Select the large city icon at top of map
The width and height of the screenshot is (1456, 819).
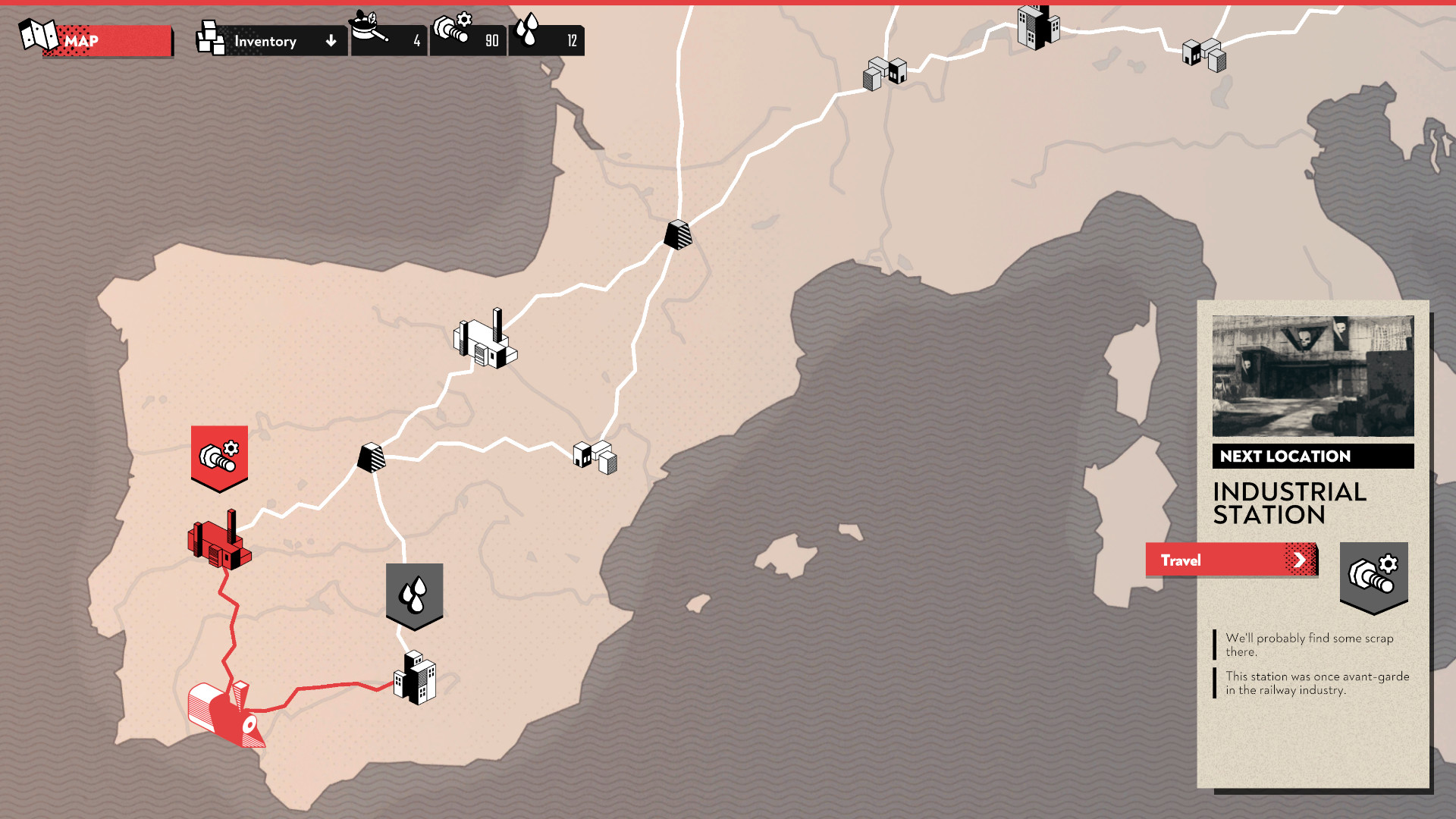point(1037,27)
